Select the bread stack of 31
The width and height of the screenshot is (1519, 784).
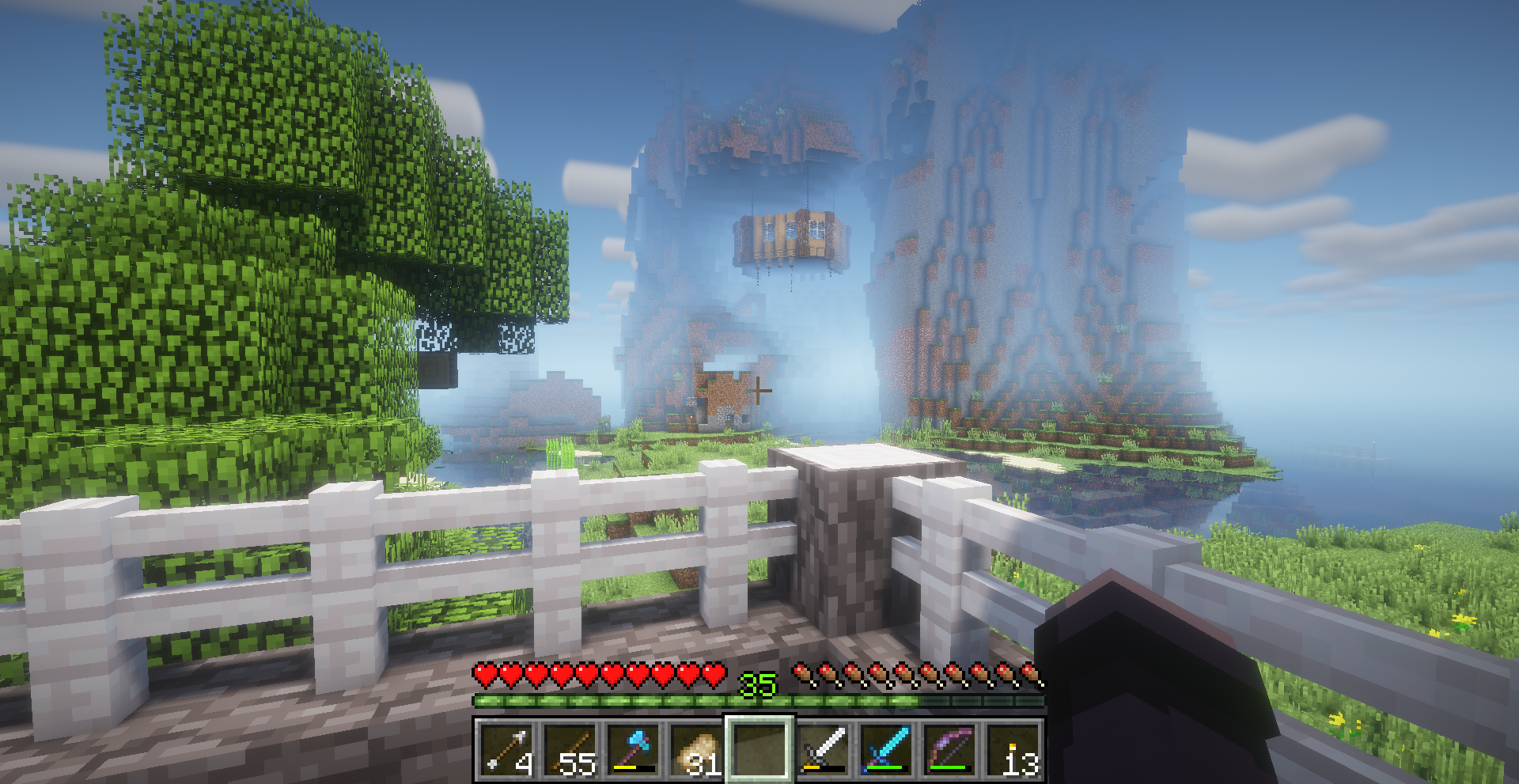coord(695,749)
